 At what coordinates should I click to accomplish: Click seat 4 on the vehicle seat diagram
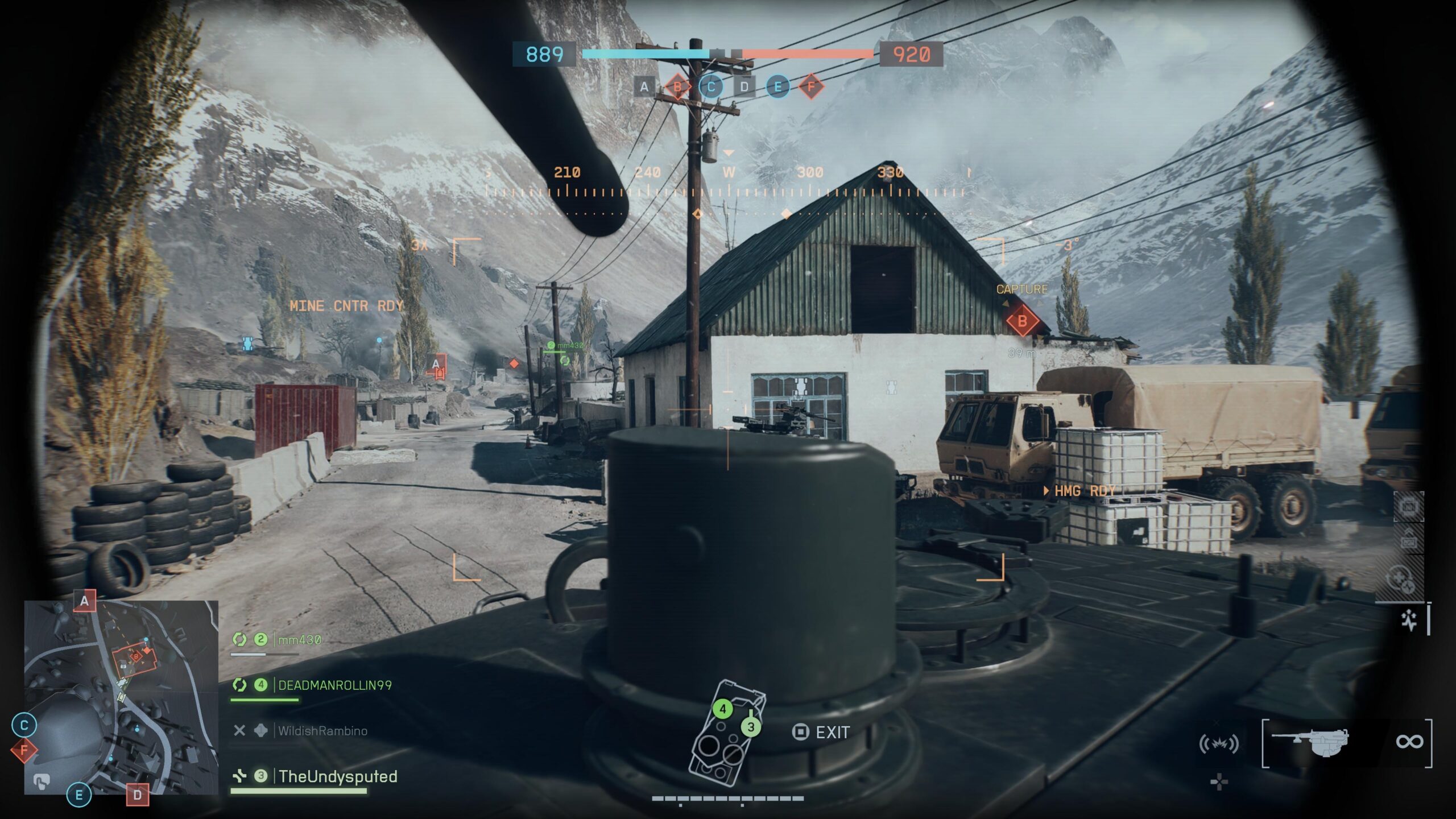723,709
